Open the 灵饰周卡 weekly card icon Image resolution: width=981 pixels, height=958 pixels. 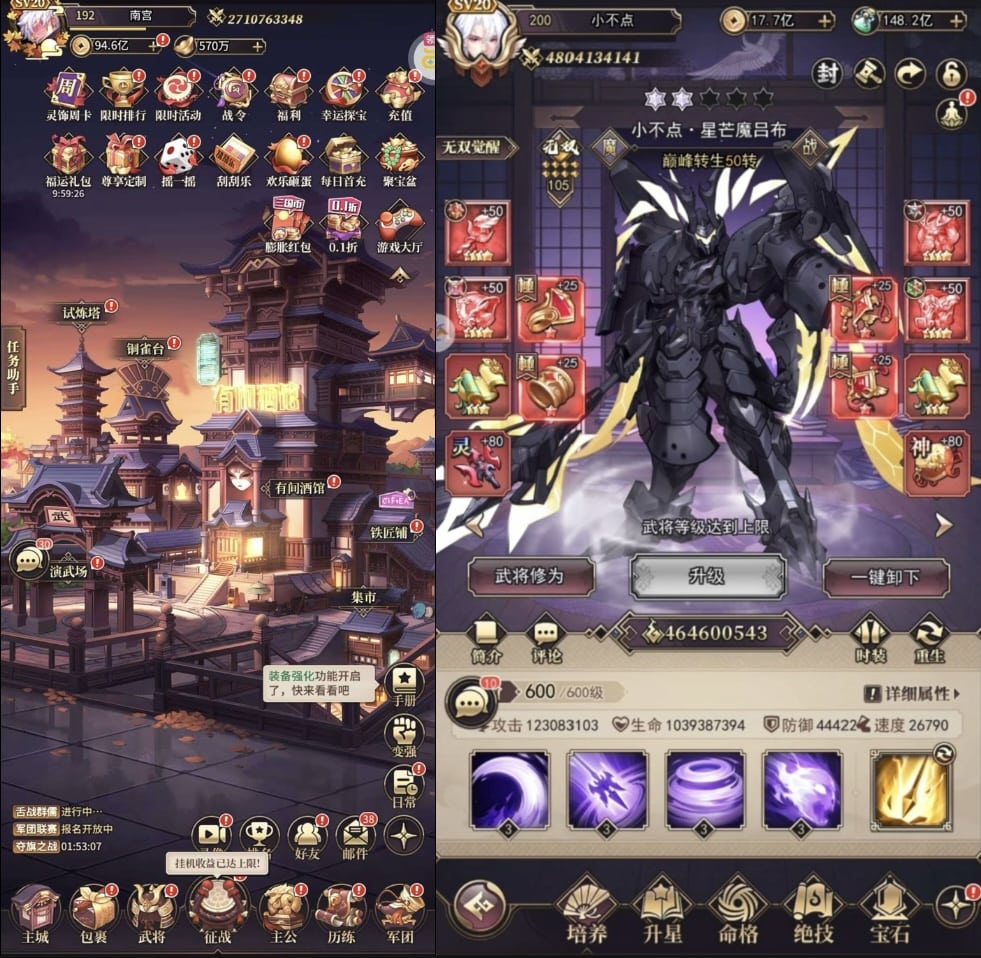point(68,90)
